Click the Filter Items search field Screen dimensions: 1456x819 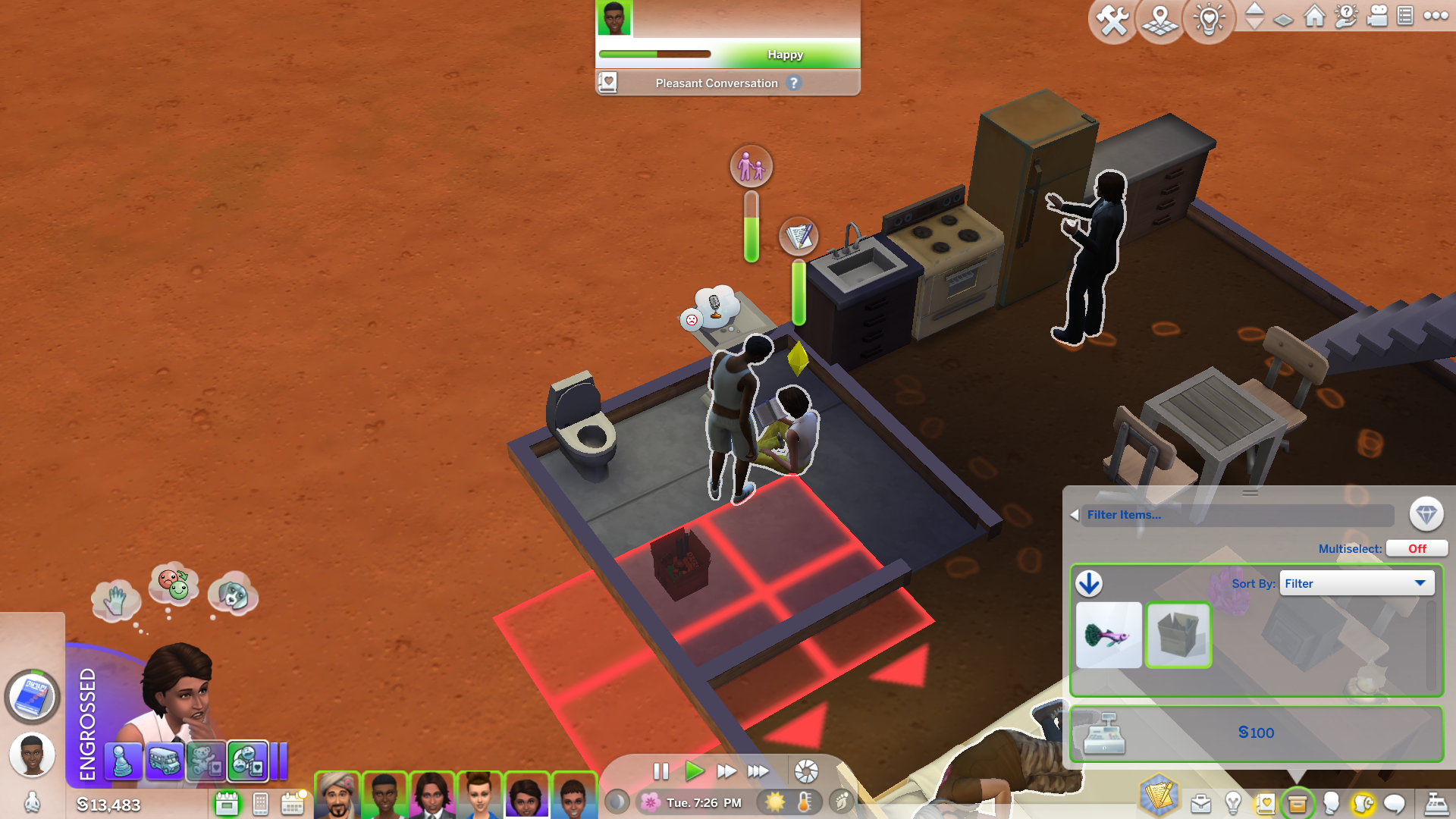pos(1236,515)
